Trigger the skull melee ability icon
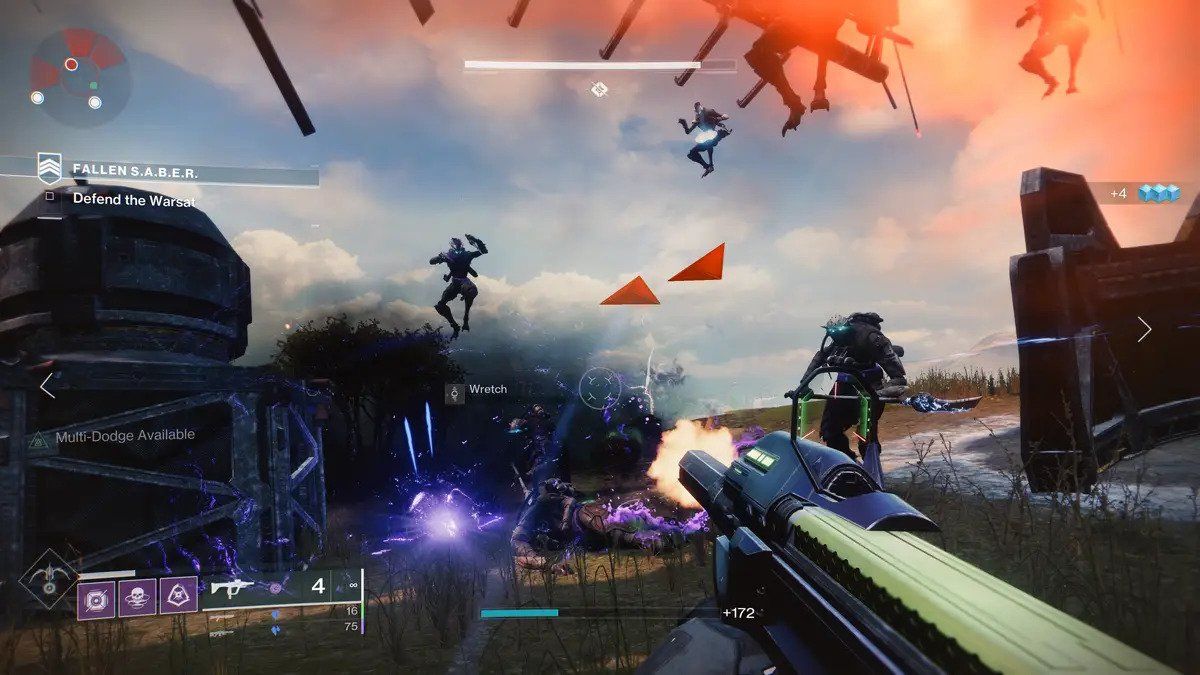This screenshot has height=675, width=1200. [138, 597]
